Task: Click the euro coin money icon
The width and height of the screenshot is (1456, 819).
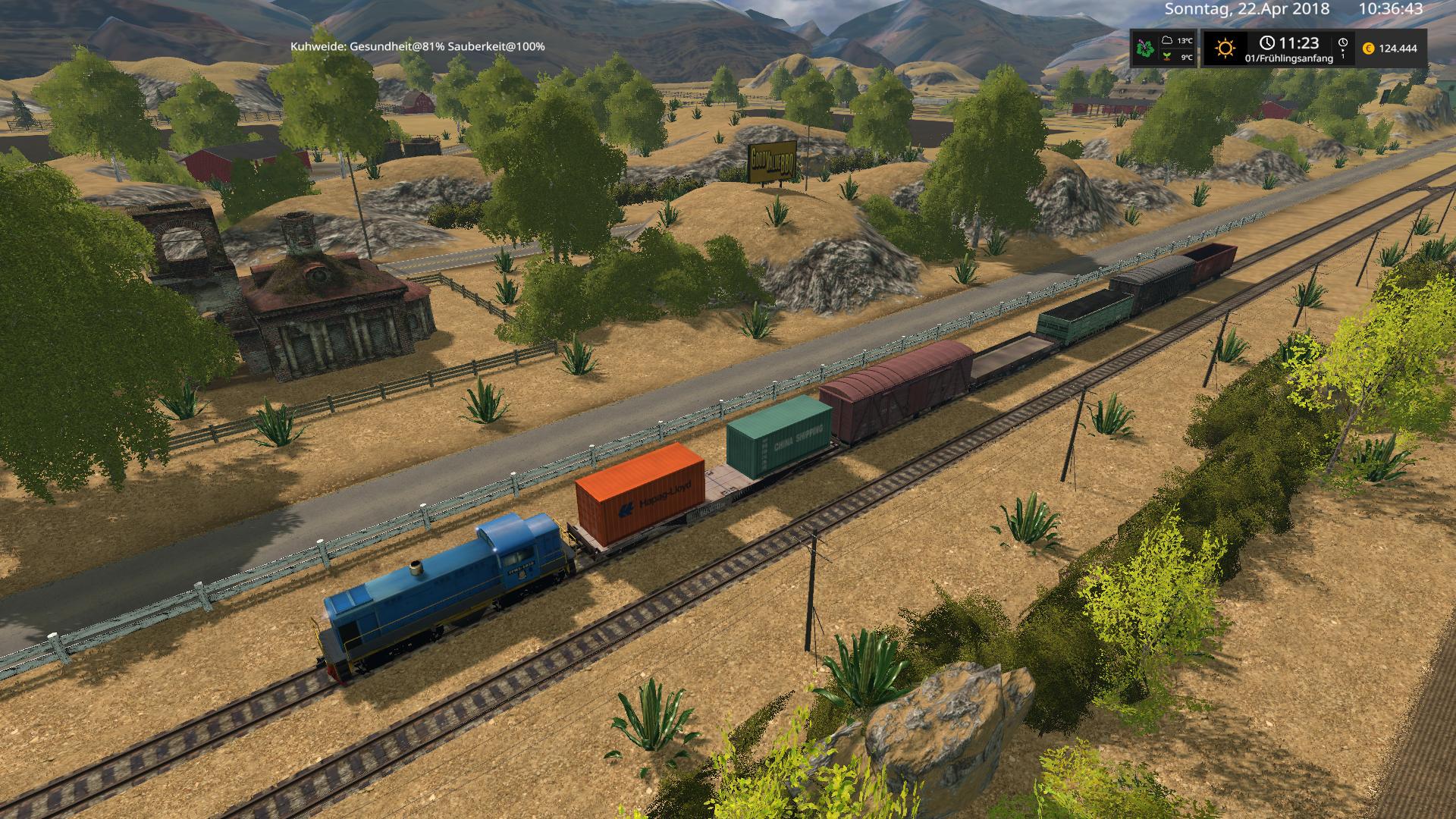Action: 1368,49
